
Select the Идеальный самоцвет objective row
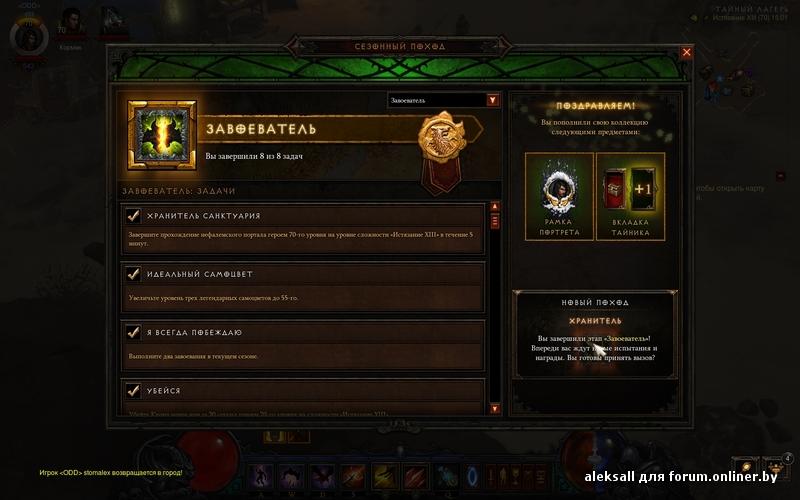pos(302,286)
